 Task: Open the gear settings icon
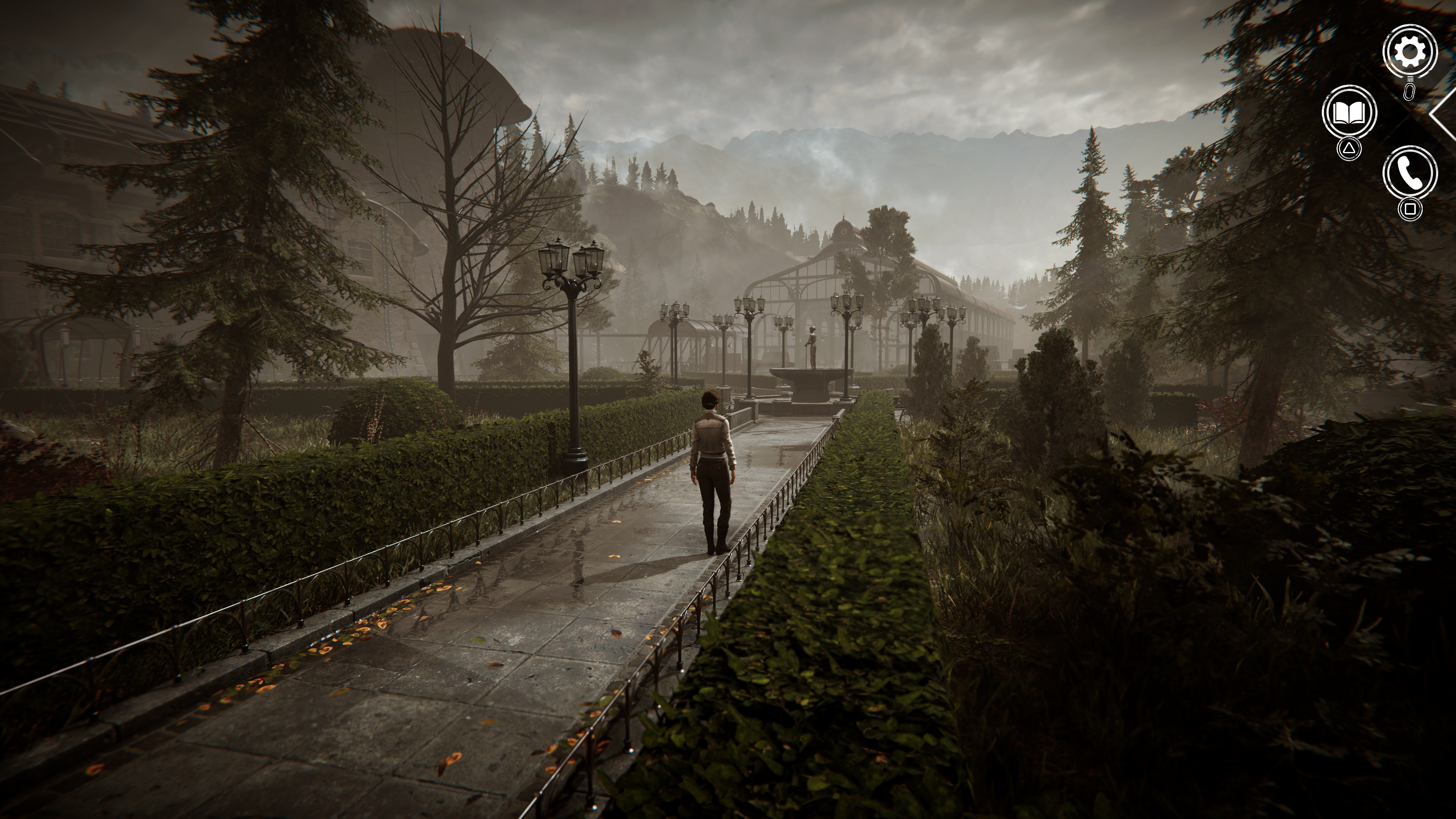tap(1410, 52)
